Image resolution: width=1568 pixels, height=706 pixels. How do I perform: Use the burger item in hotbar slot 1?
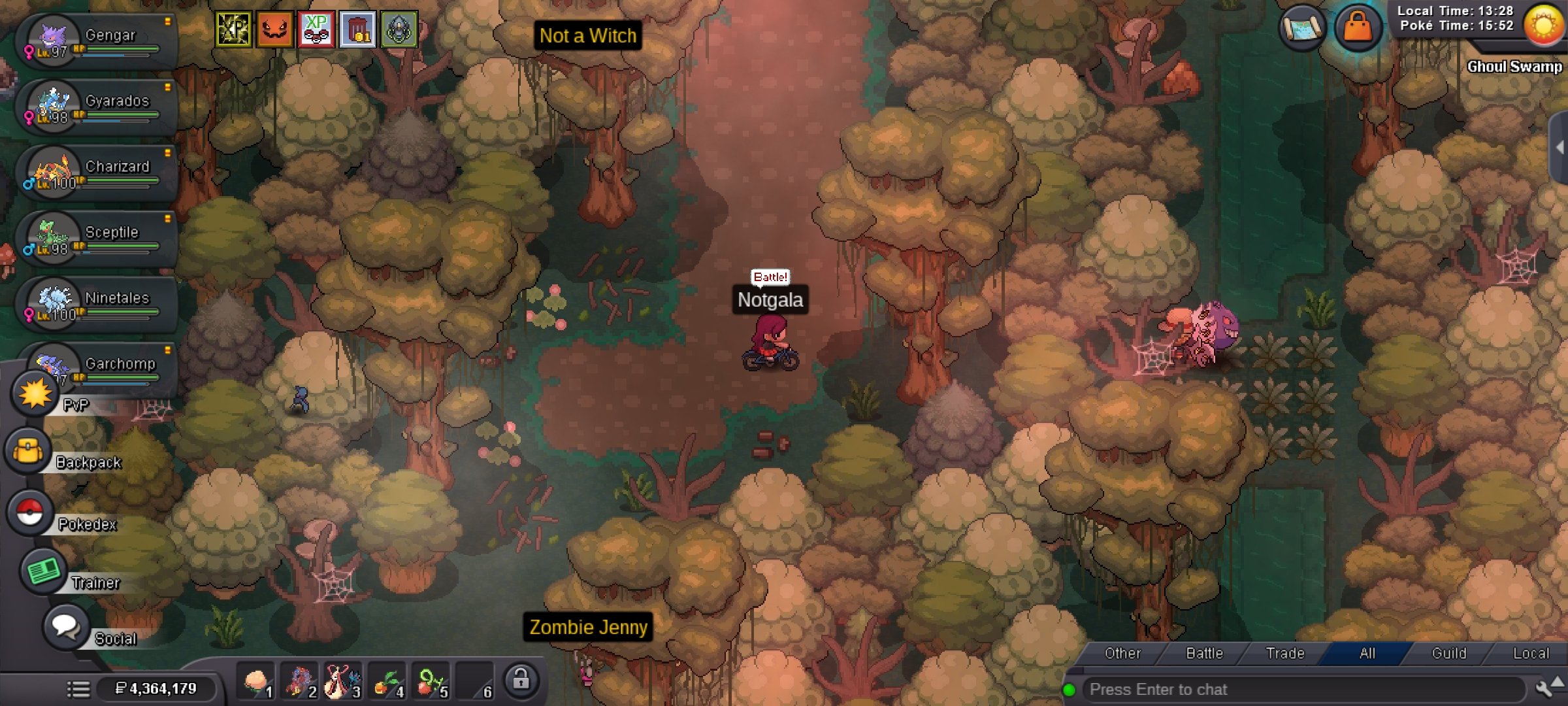pyautogui.click(x=256, y=682)
